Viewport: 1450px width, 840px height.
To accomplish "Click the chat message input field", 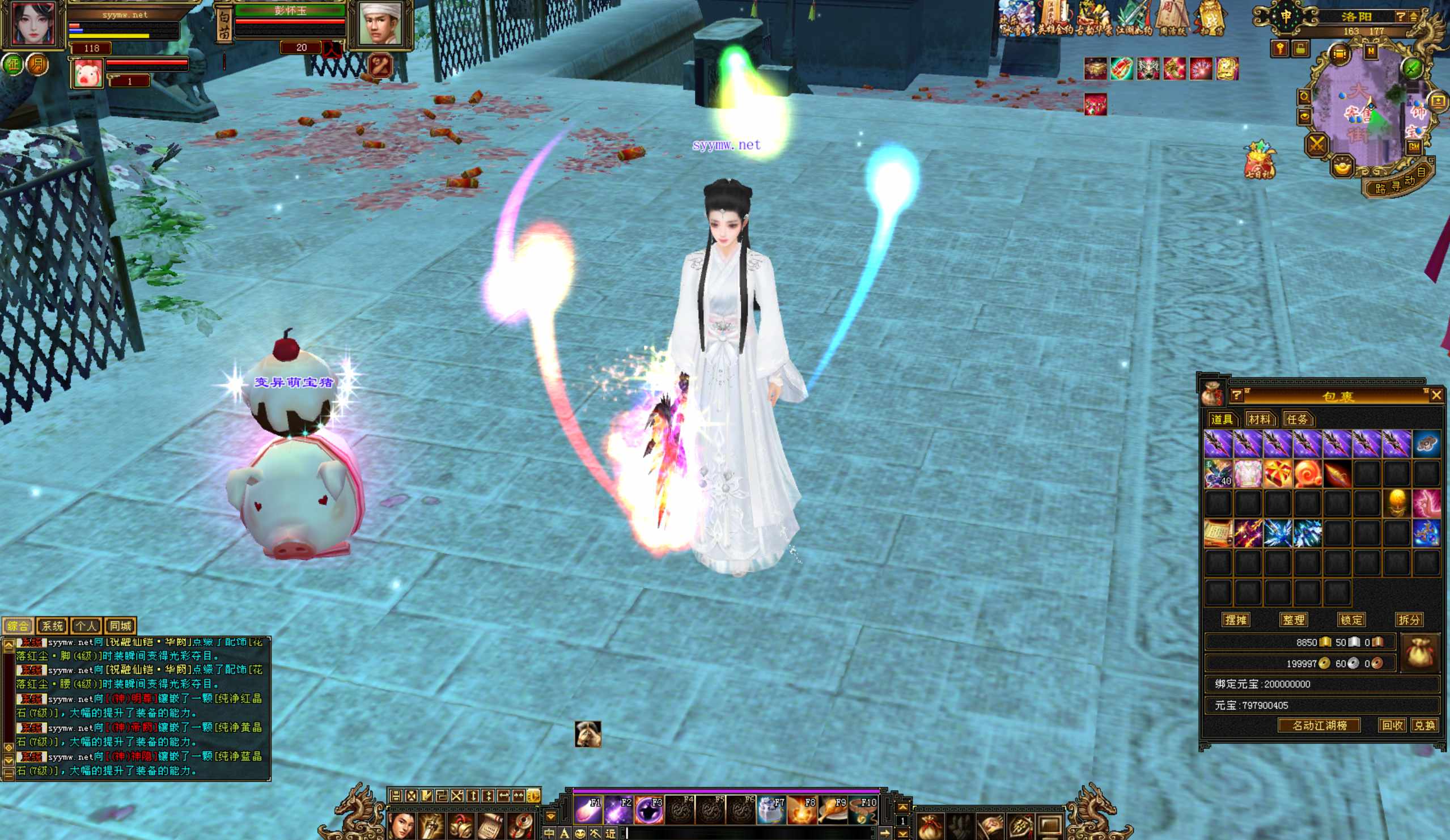I will tap(748, 833).
